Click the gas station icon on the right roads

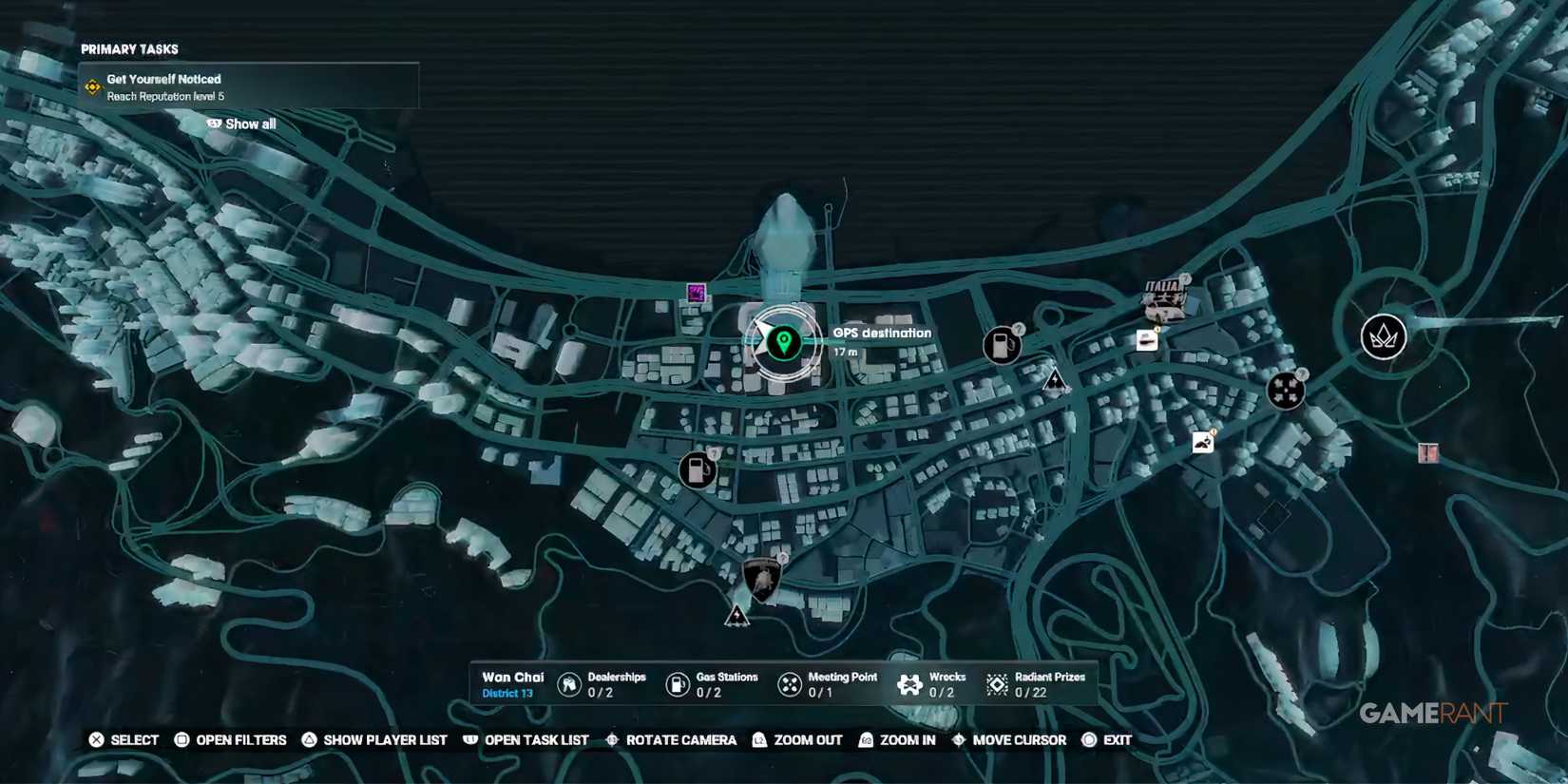(1001, 345)
